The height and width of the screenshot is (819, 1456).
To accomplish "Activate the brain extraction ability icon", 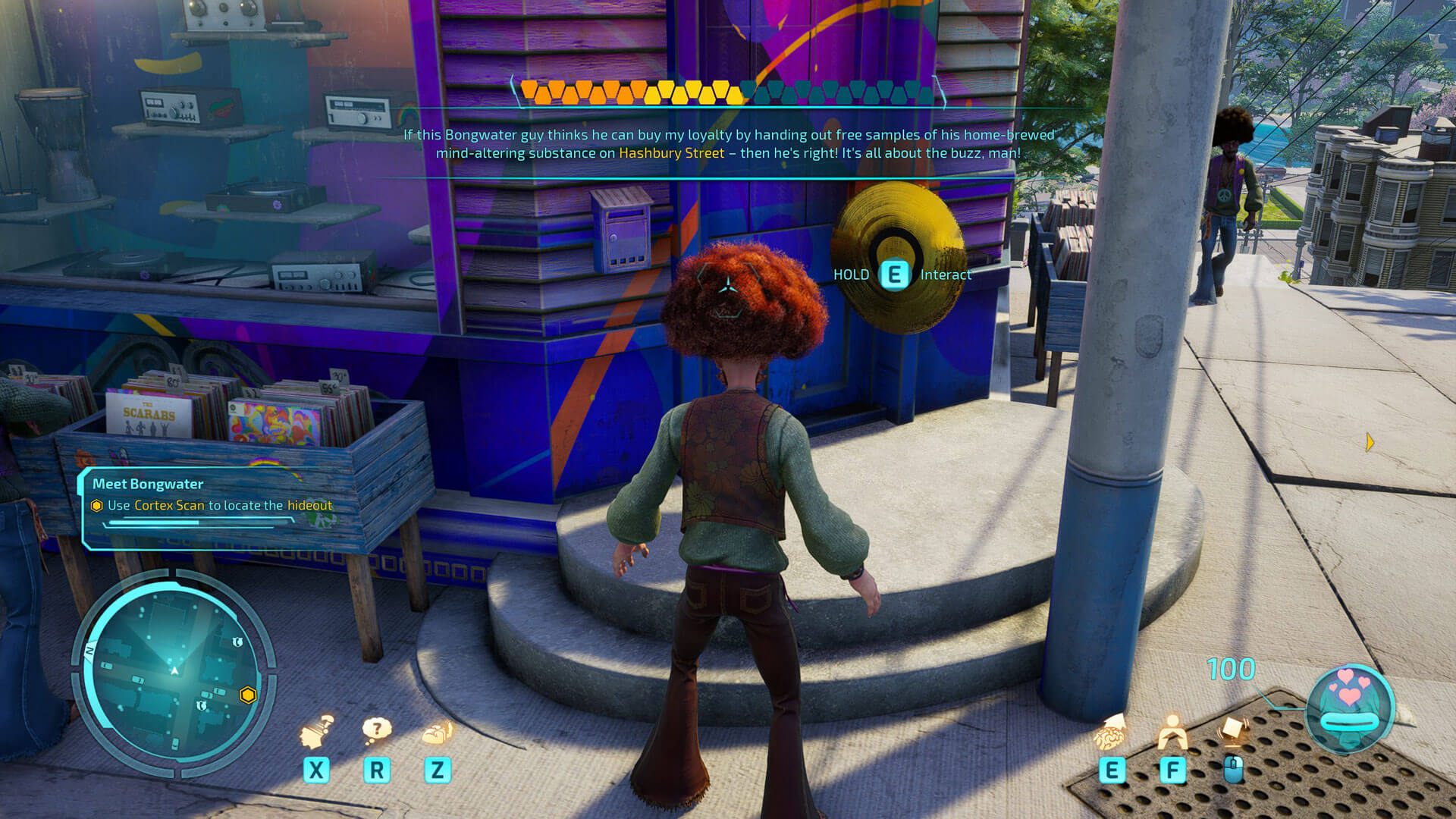I will (1111, 733).
